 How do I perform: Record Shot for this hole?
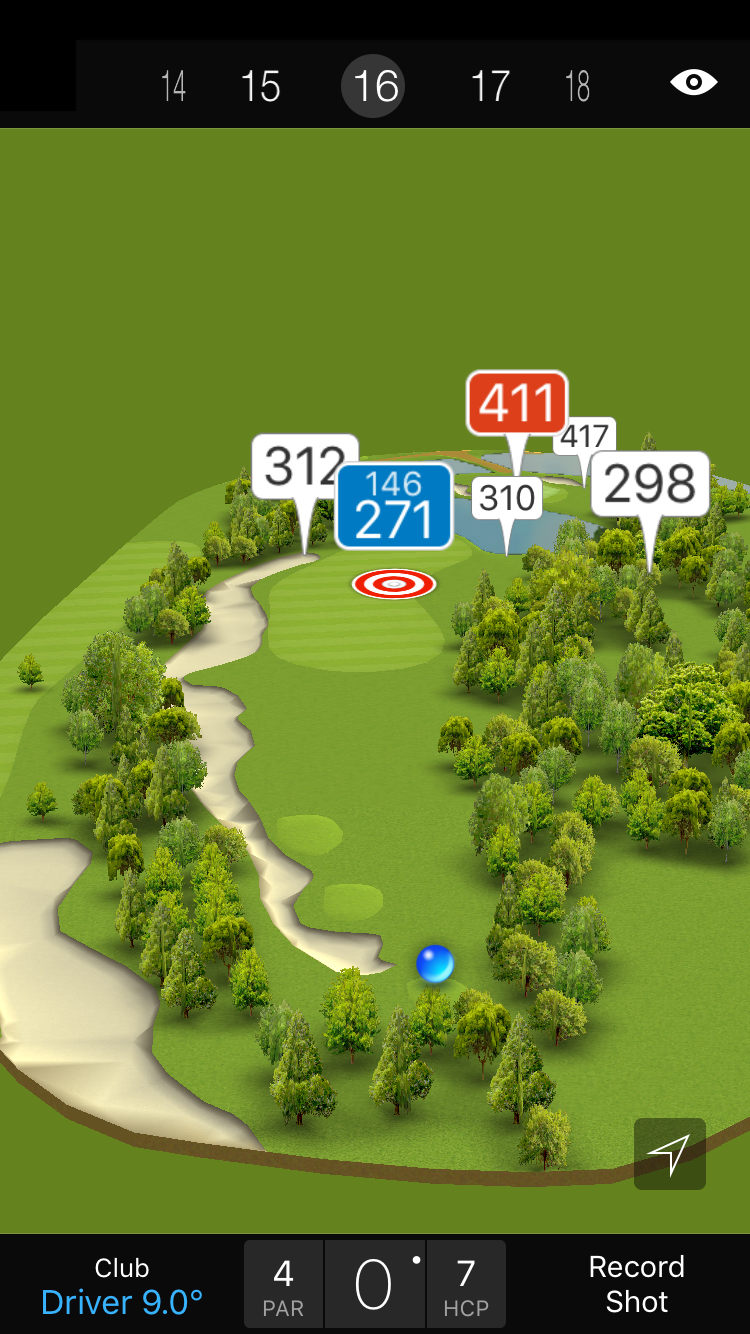[x=636, y=1284]
